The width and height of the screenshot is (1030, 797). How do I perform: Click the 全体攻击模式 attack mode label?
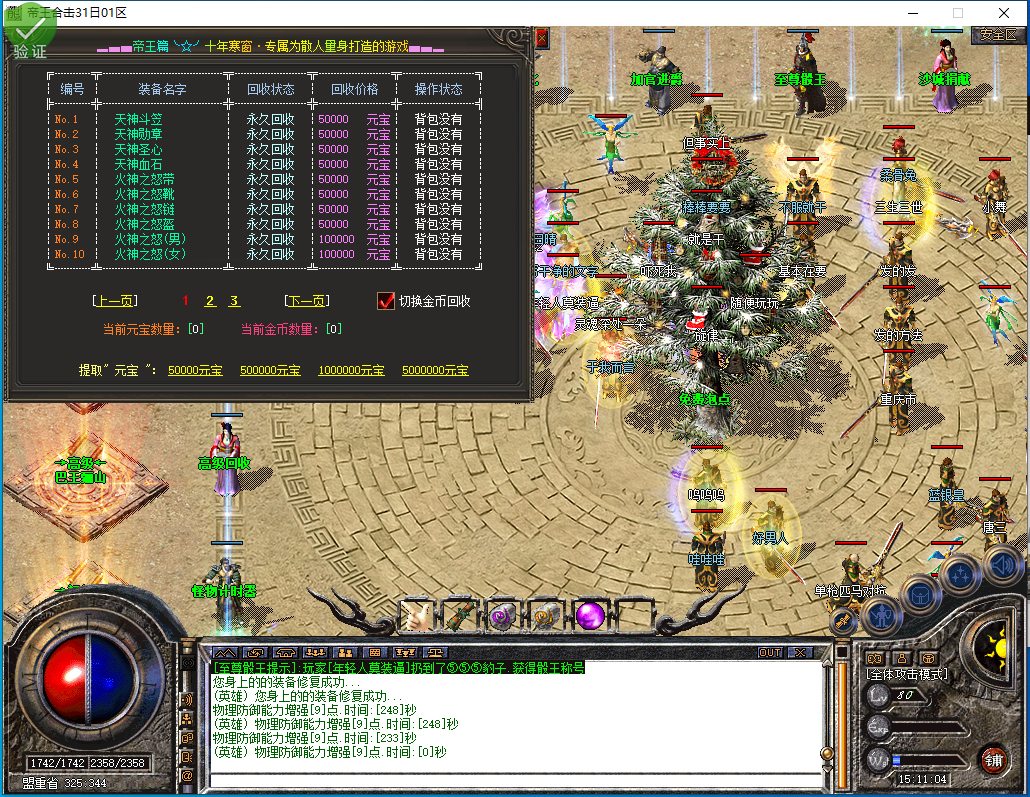(906, 674)
